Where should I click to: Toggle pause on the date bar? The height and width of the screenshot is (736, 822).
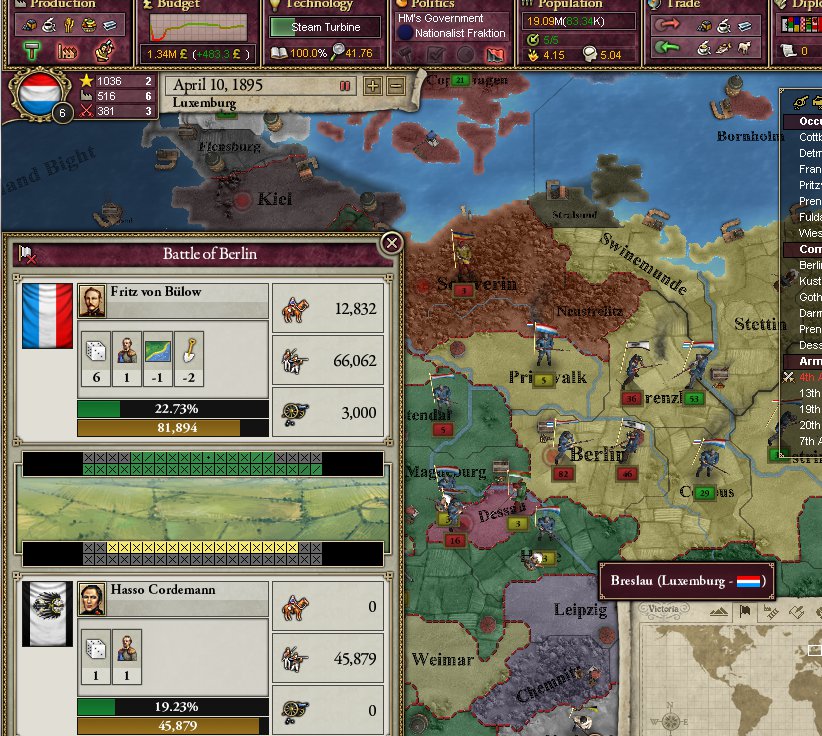pos(345,86)
